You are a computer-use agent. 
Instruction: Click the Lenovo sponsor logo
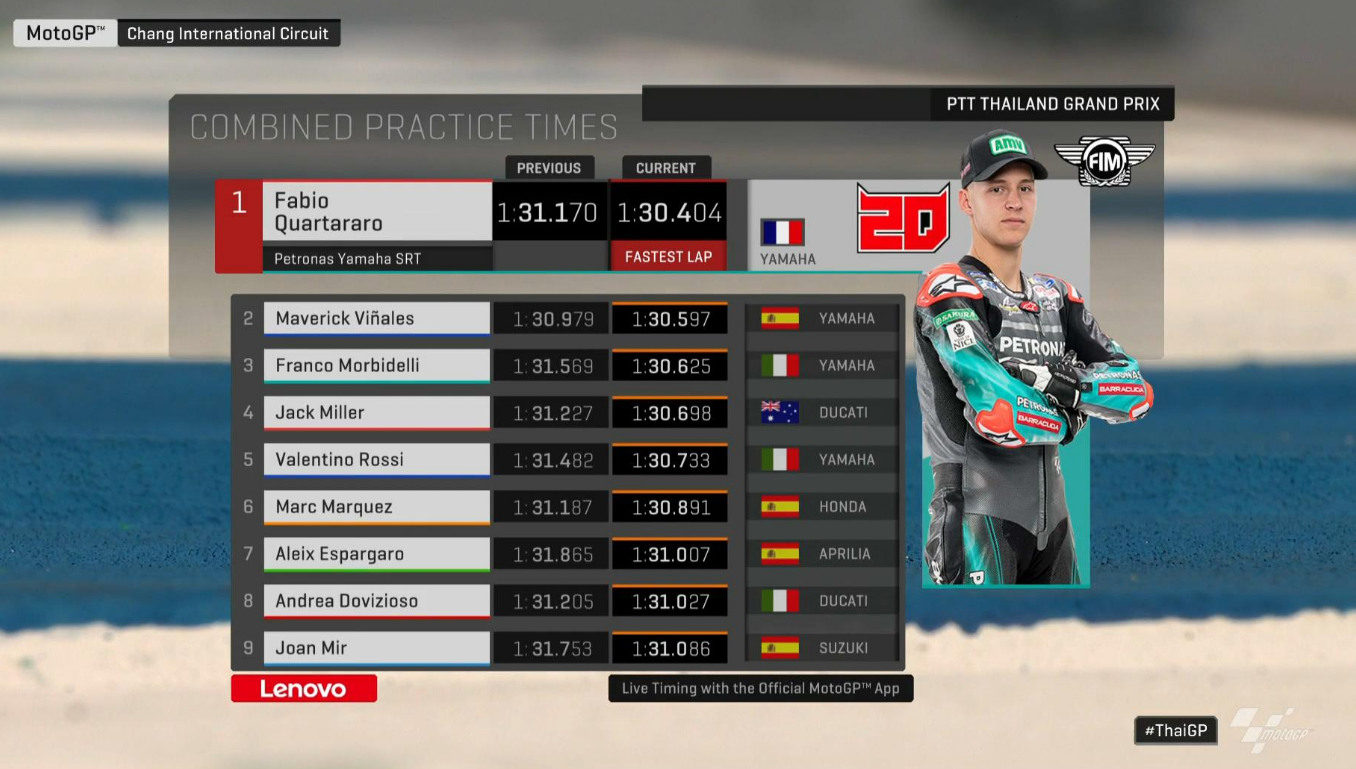303,688
